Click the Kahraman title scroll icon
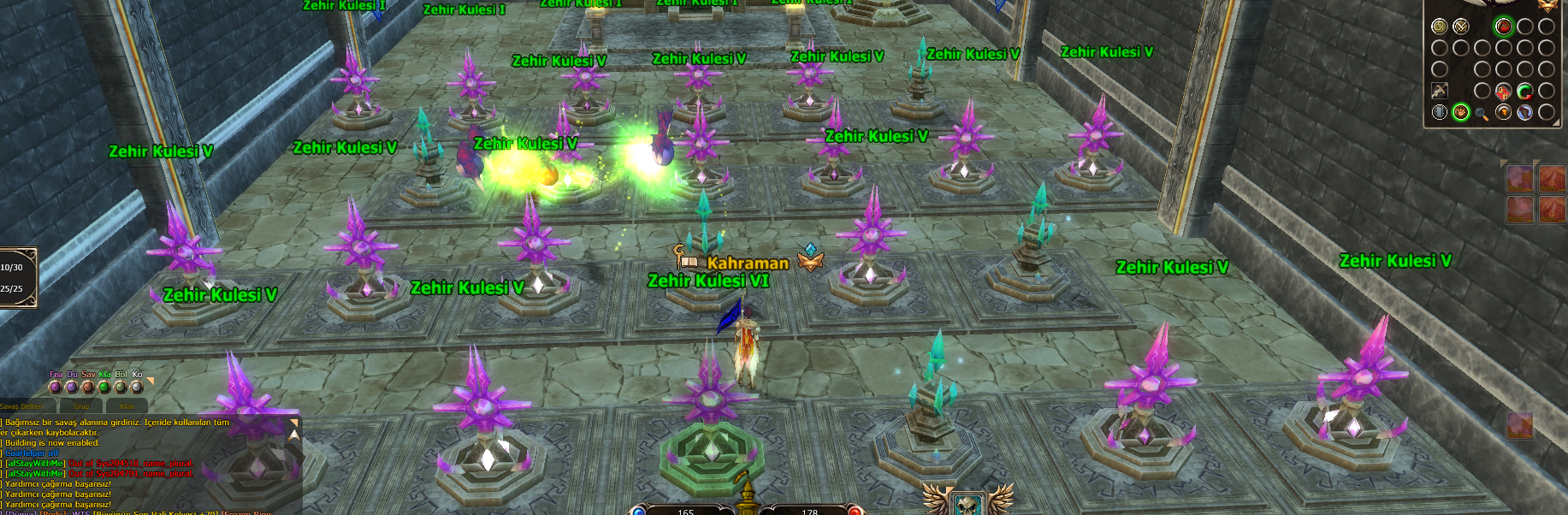 [x=685, y=257]
